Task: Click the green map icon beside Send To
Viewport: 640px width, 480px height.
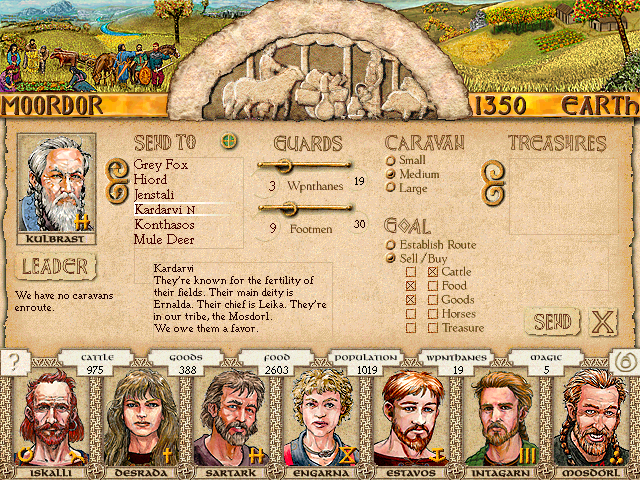Action: [x=229, y=141]
